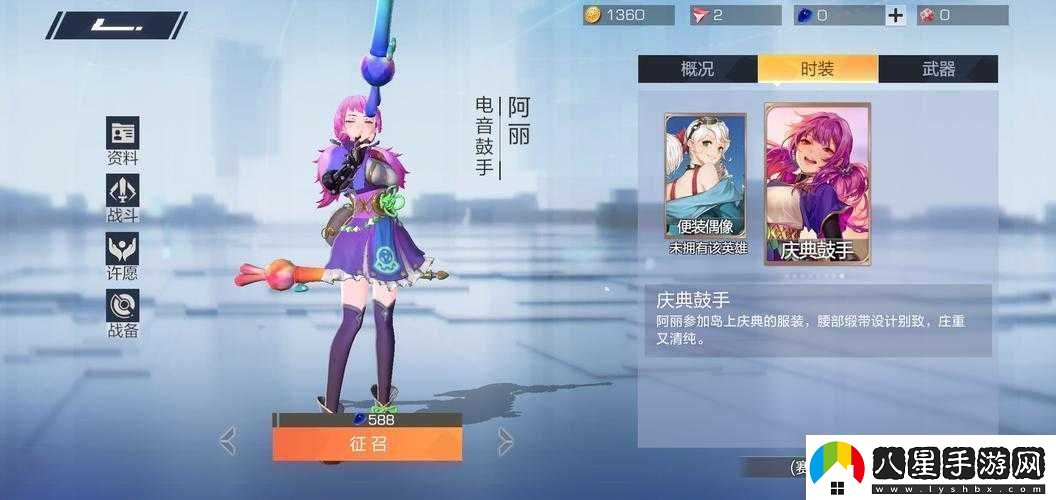
Task: Show the previous hero with left arrow
Action: coord(228,440)
